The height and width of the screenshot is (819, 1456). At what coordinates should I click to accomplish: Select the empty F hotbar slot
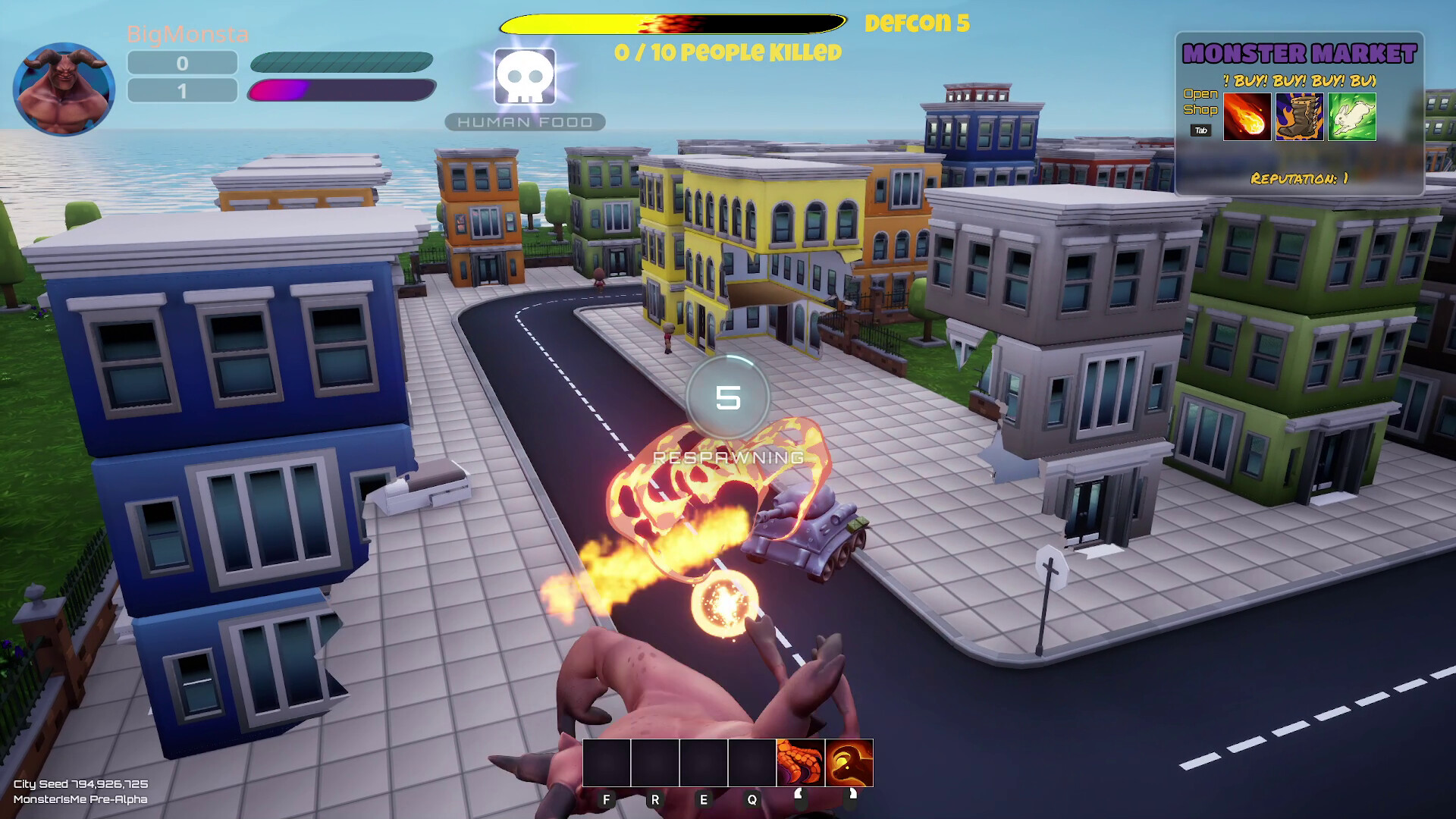[605, 764]
